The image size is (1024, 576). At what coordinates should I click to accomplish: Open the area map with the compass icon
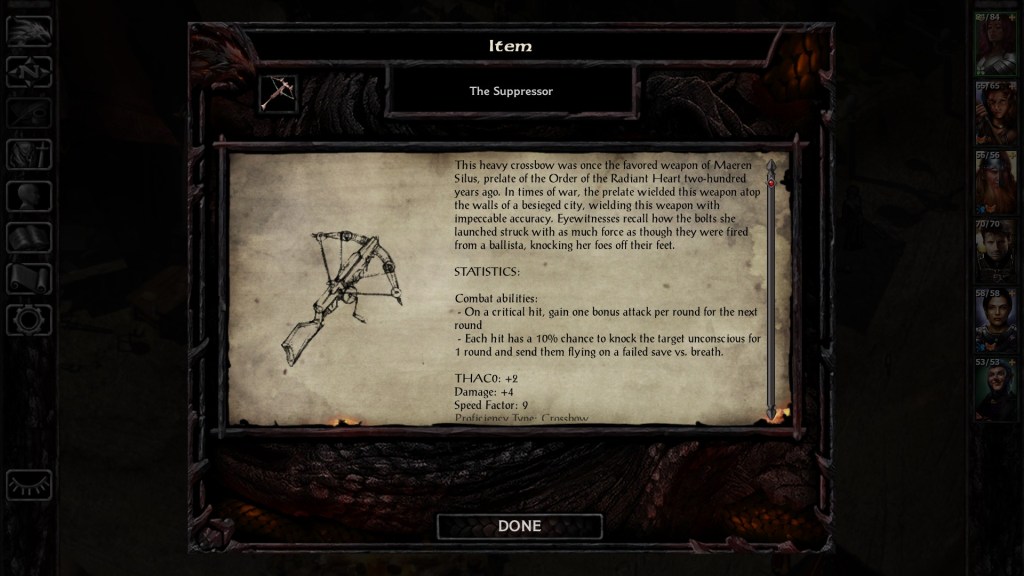[29, 72]
